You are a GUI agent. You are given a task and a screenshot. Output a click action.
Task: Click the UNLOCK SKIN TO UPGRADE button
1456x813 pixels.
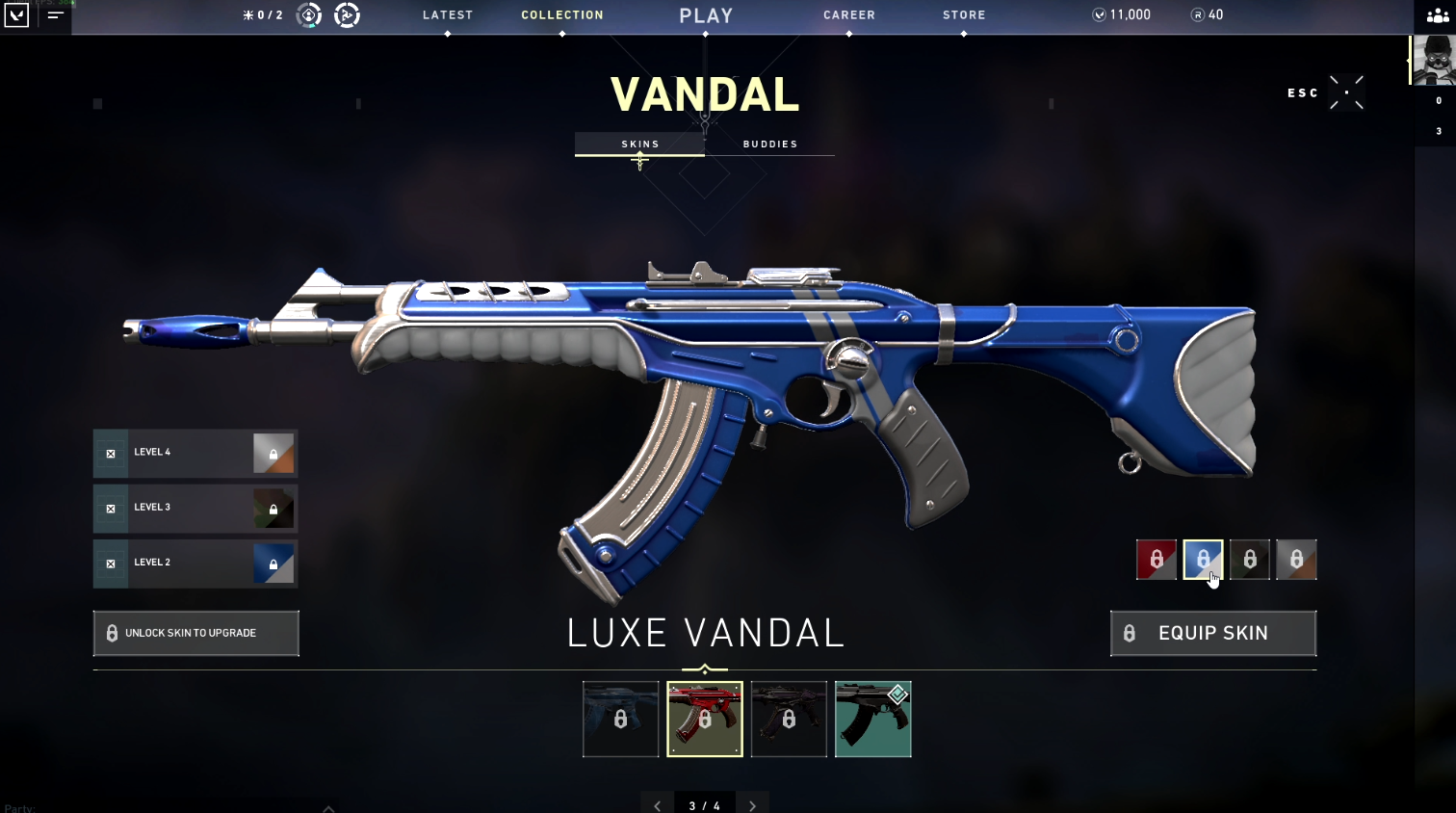(x=195, y=633)
